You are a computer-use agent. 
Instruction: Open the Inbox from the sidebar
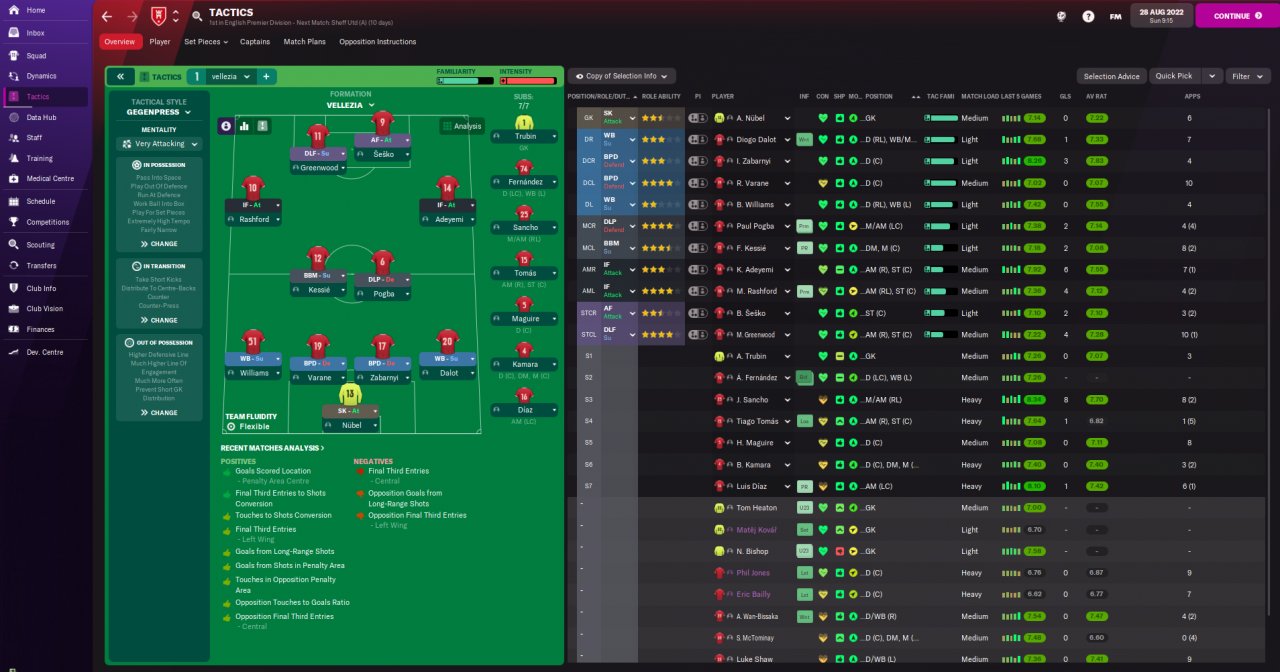tap(35, 33)
